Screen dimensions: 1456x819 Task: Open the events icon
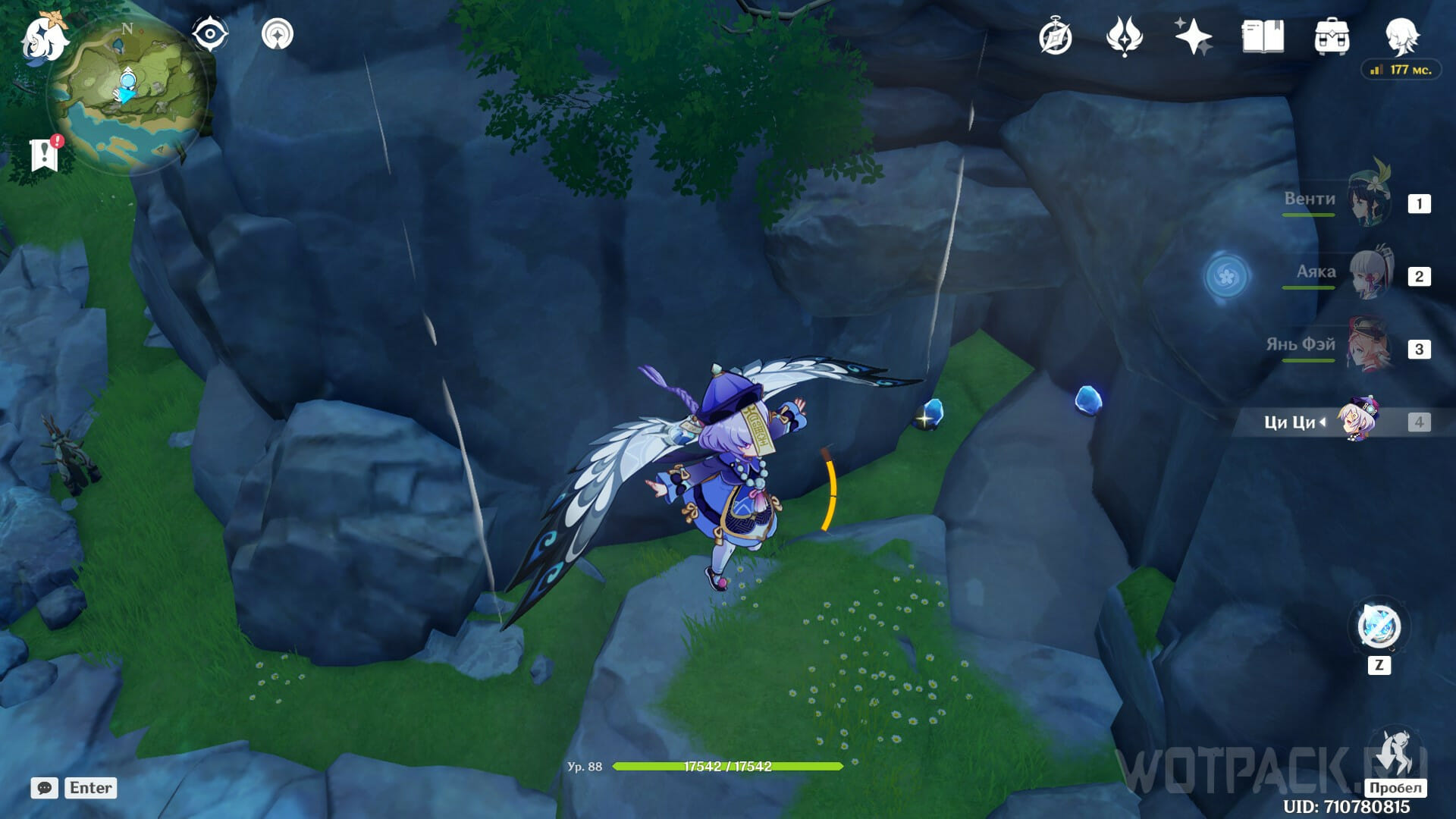point(1124,36)
